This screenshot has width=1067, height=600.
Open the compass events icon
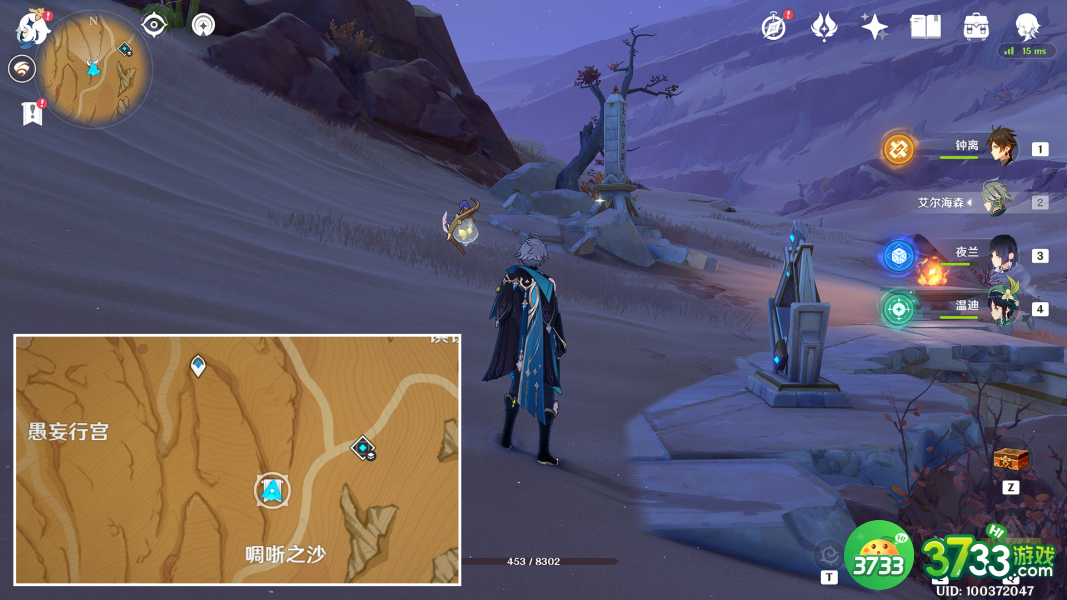773,27
